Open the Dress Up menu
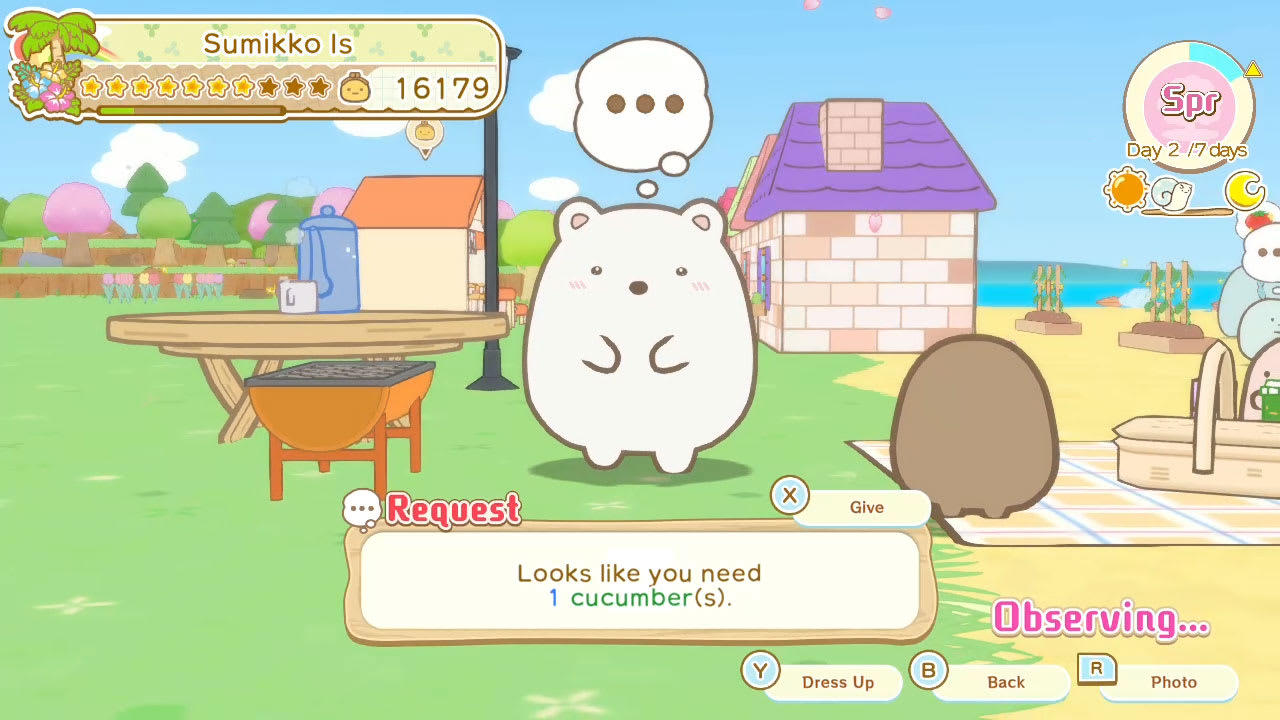Viewport: 1280px width, 720px height. tap(838, 682)
